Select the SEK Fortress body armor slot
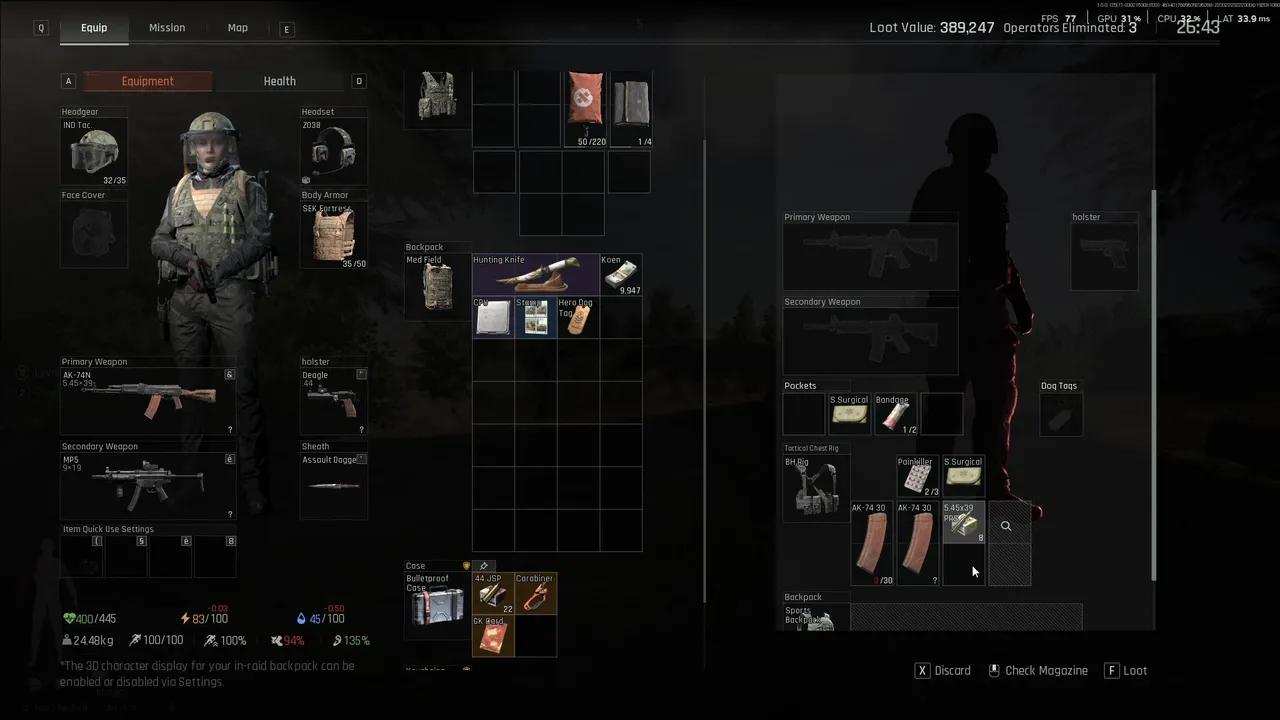Image resolution: width=1280 pixels, height=720 pixels. [x=334, y=236]
